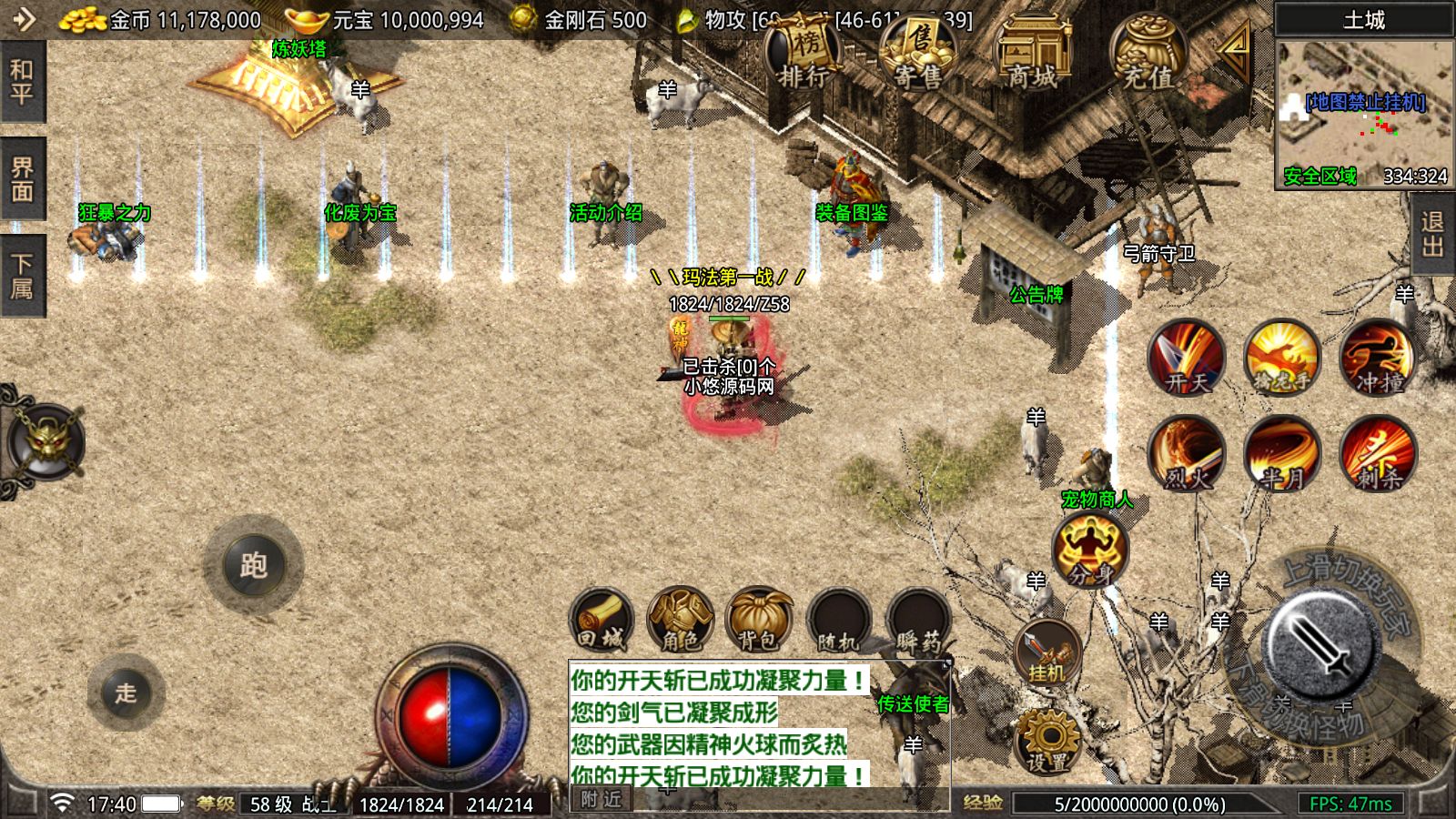Click the 土城 minimap
Screen dimensions: 1456x819
[1363, 109]
